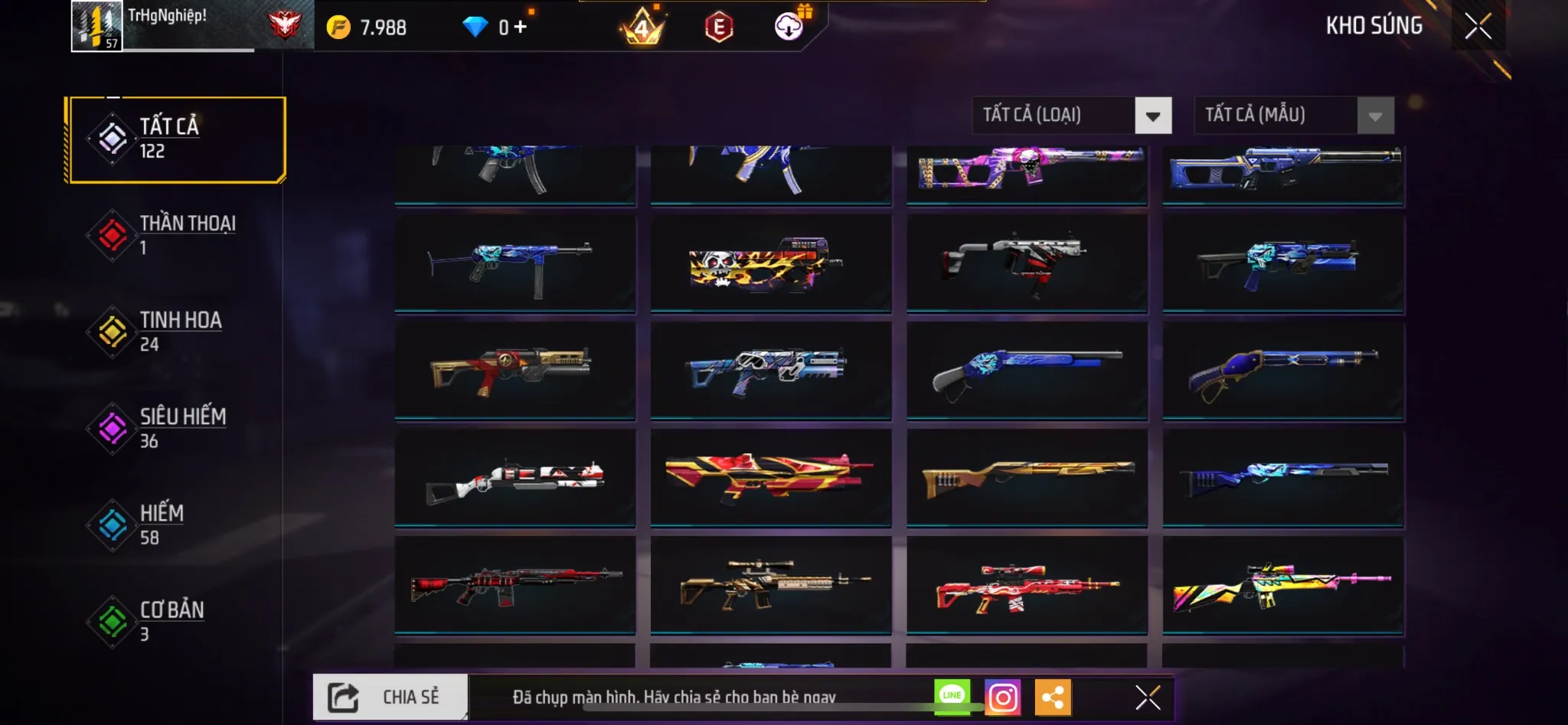Open the level 4 crown badge
The height and width of the screenshot is (725, 1568).
tap(643, 27)
